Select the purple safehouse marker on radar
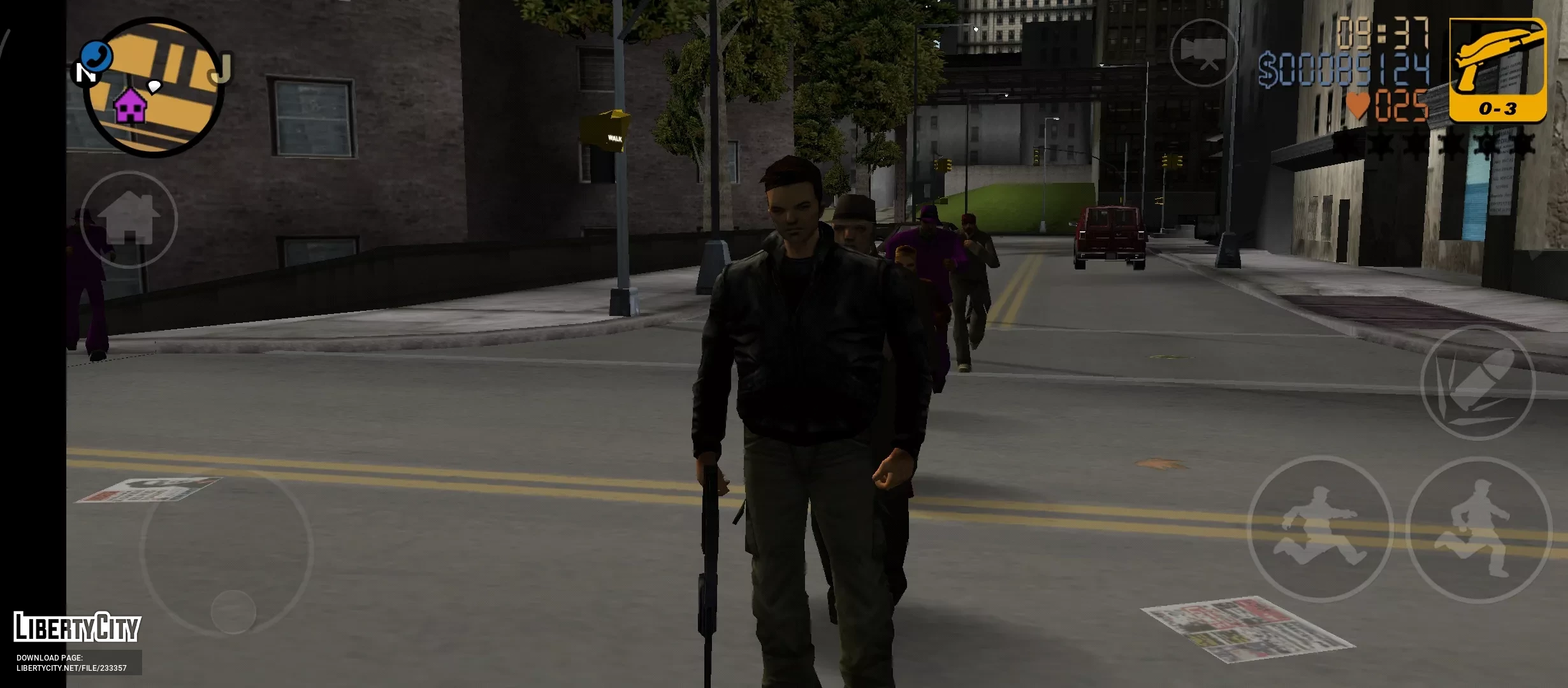 [x=130, y=106]
